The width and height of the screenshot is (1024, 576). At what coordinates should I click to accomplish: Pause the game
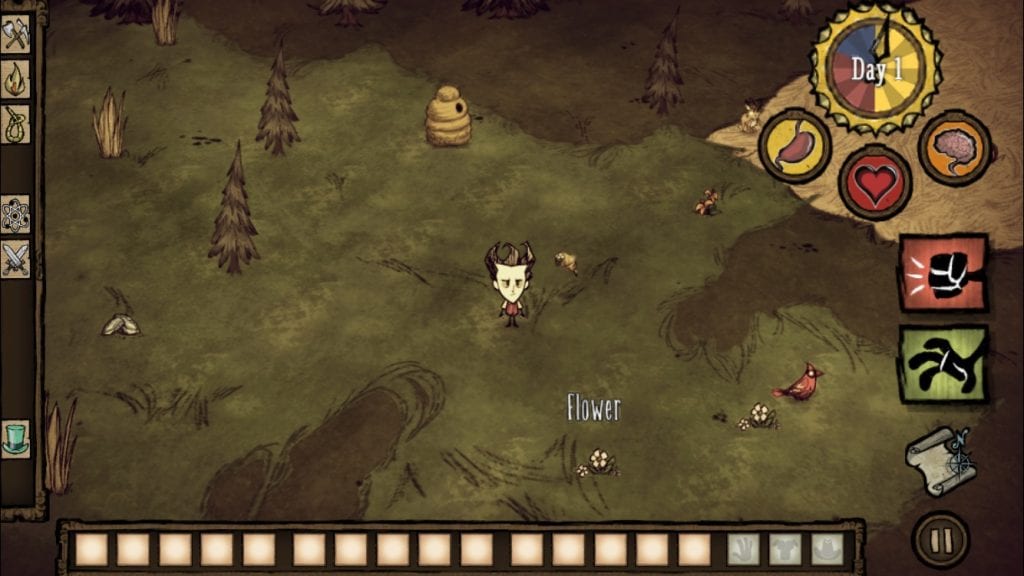(x=941, y=541)
